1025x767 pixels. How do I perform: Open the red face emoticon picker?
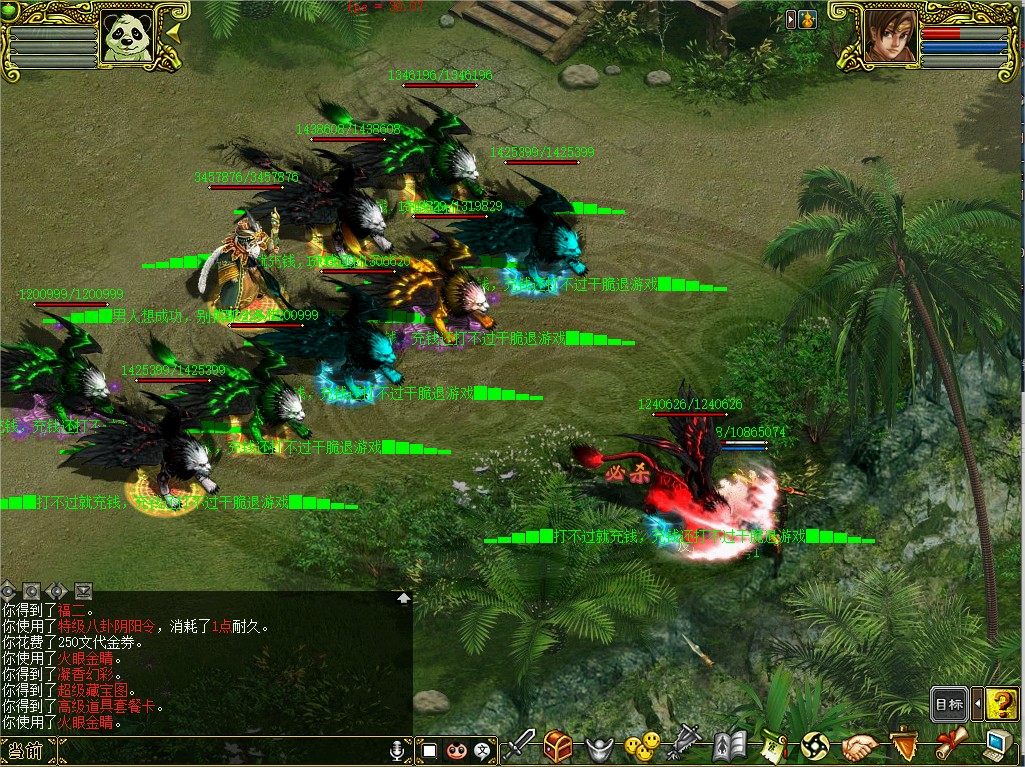pyautogui.click(x=457, y=749)
